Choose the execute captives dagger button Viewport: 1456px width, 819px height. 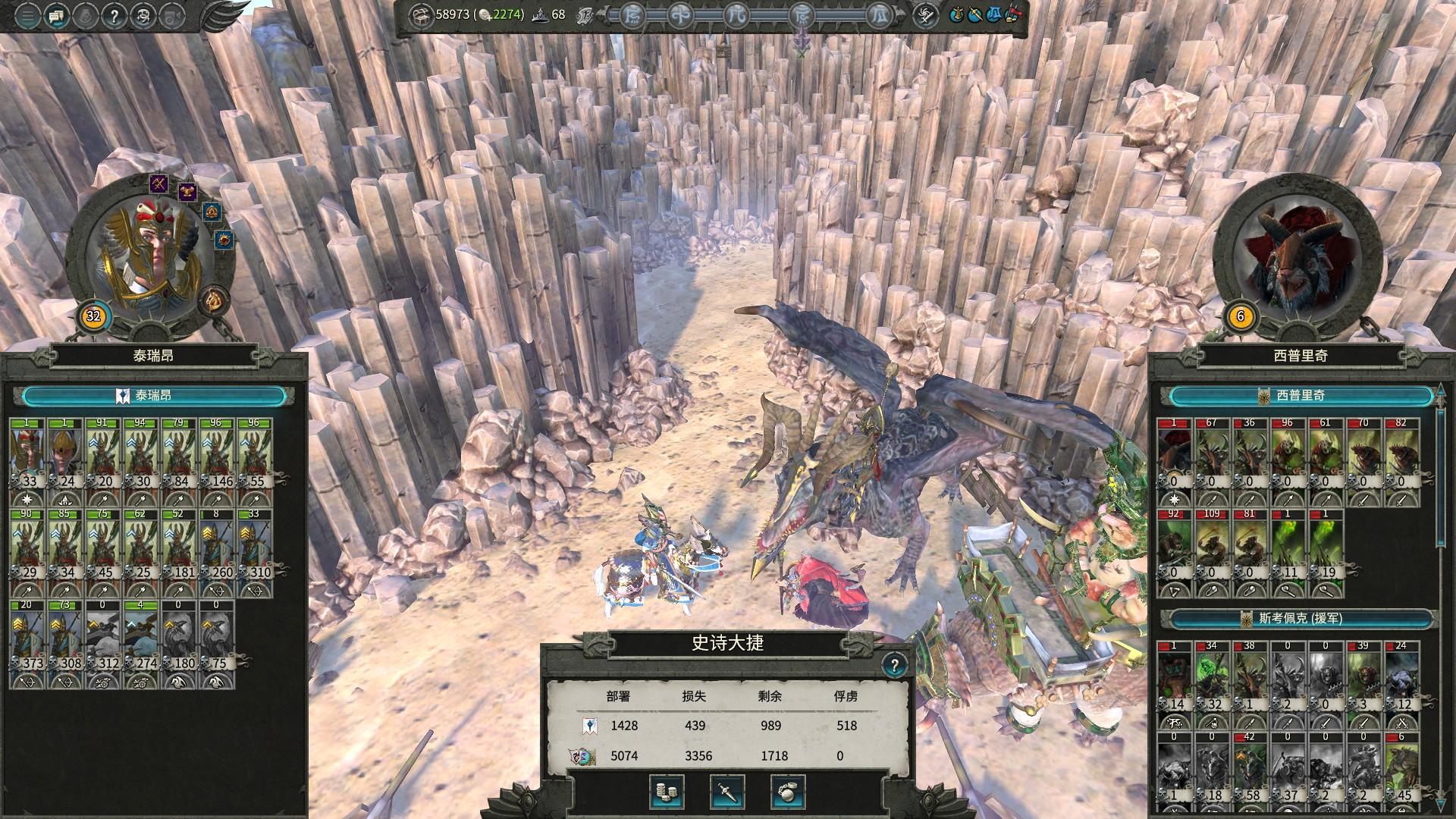point(727,792)
